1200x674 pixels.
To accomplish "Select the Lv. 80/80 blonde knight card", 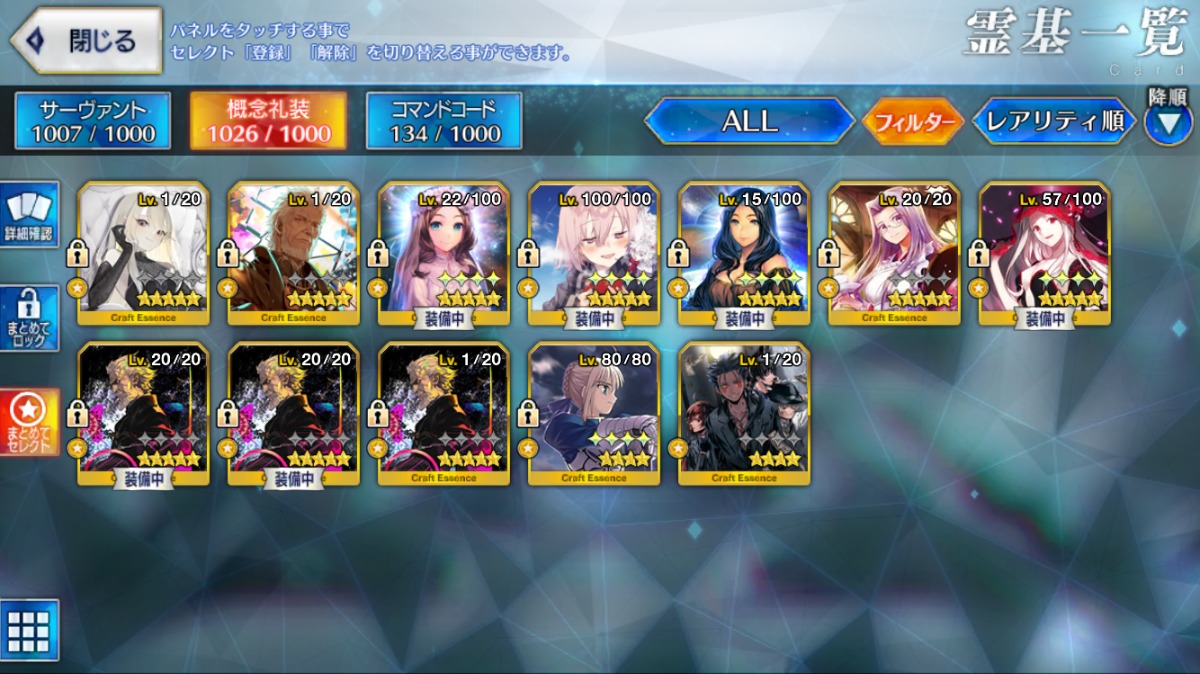I will tap(594, 413).
